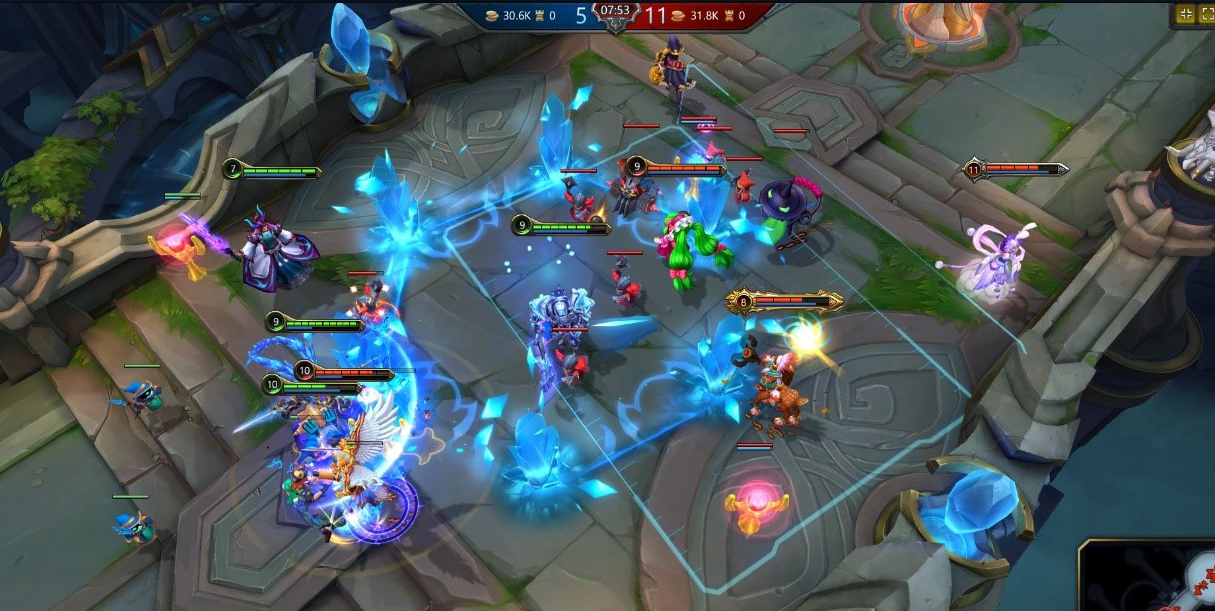1215x611 pixels.
Task: Click the expand-brackets fullscreen button
Action: coord(1206,14)
